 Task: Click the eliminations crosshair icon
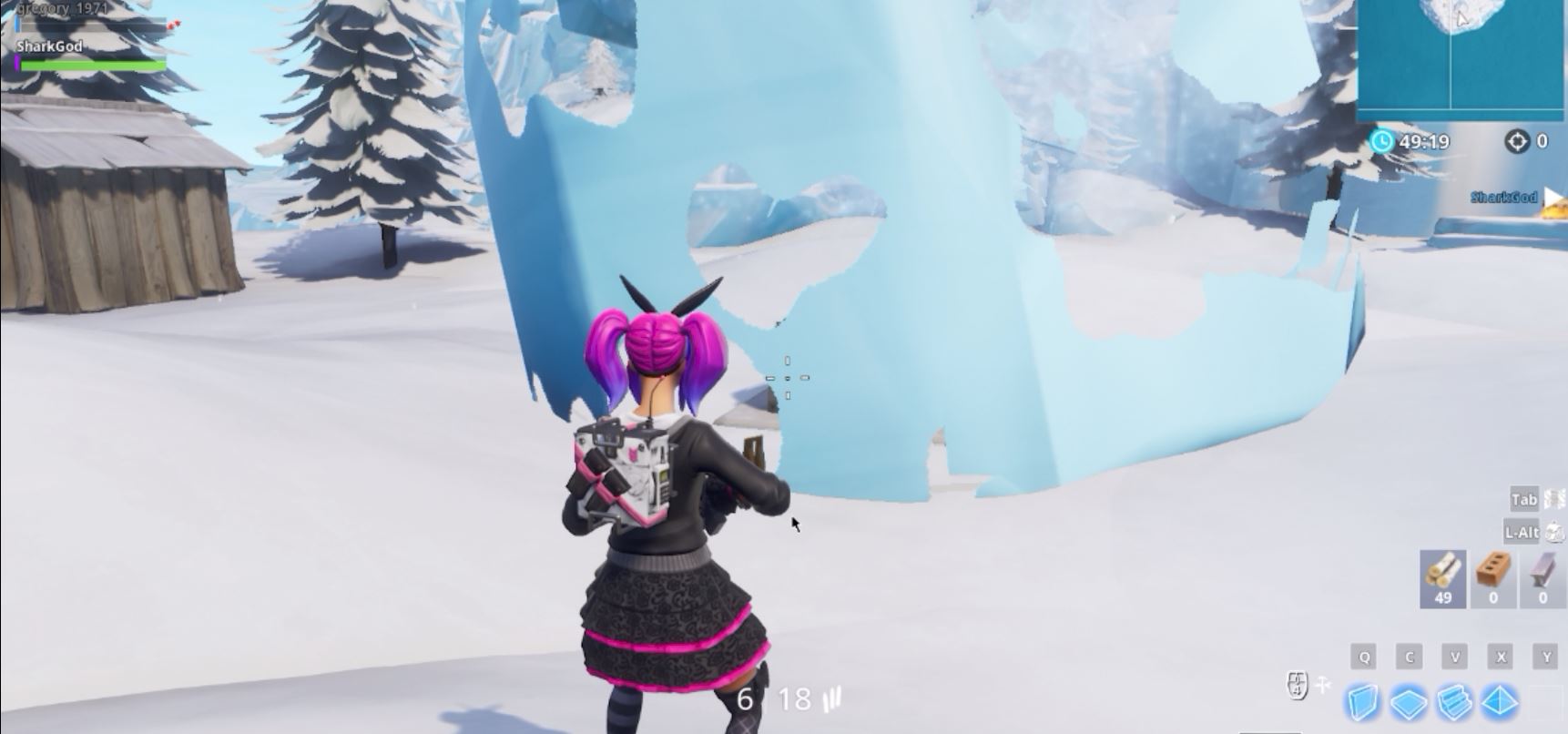click(x=1518, y=141)
